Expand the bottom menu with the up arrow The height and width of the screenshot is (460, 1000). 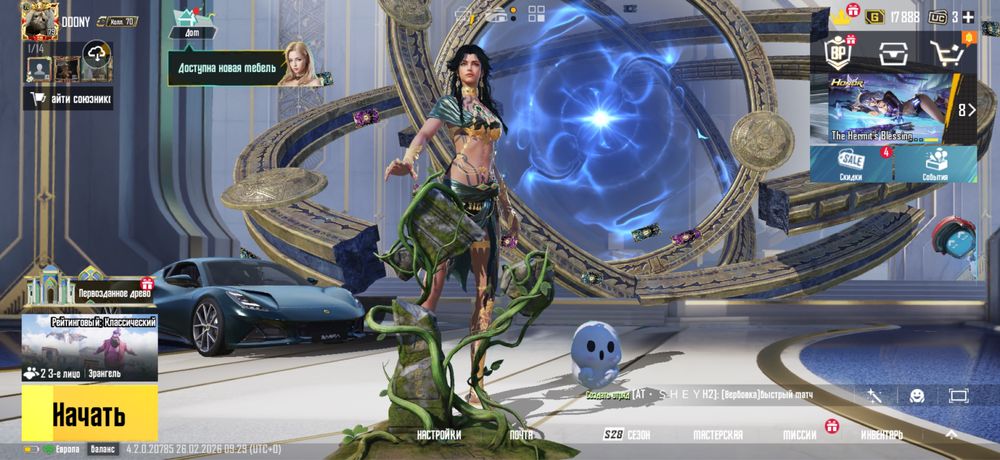[950, 435]
